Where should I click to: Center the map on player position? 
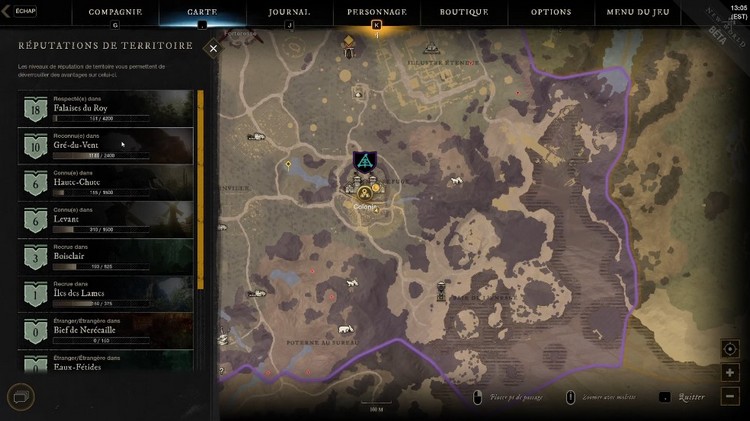pyautogui.click(x=730, y=349)
